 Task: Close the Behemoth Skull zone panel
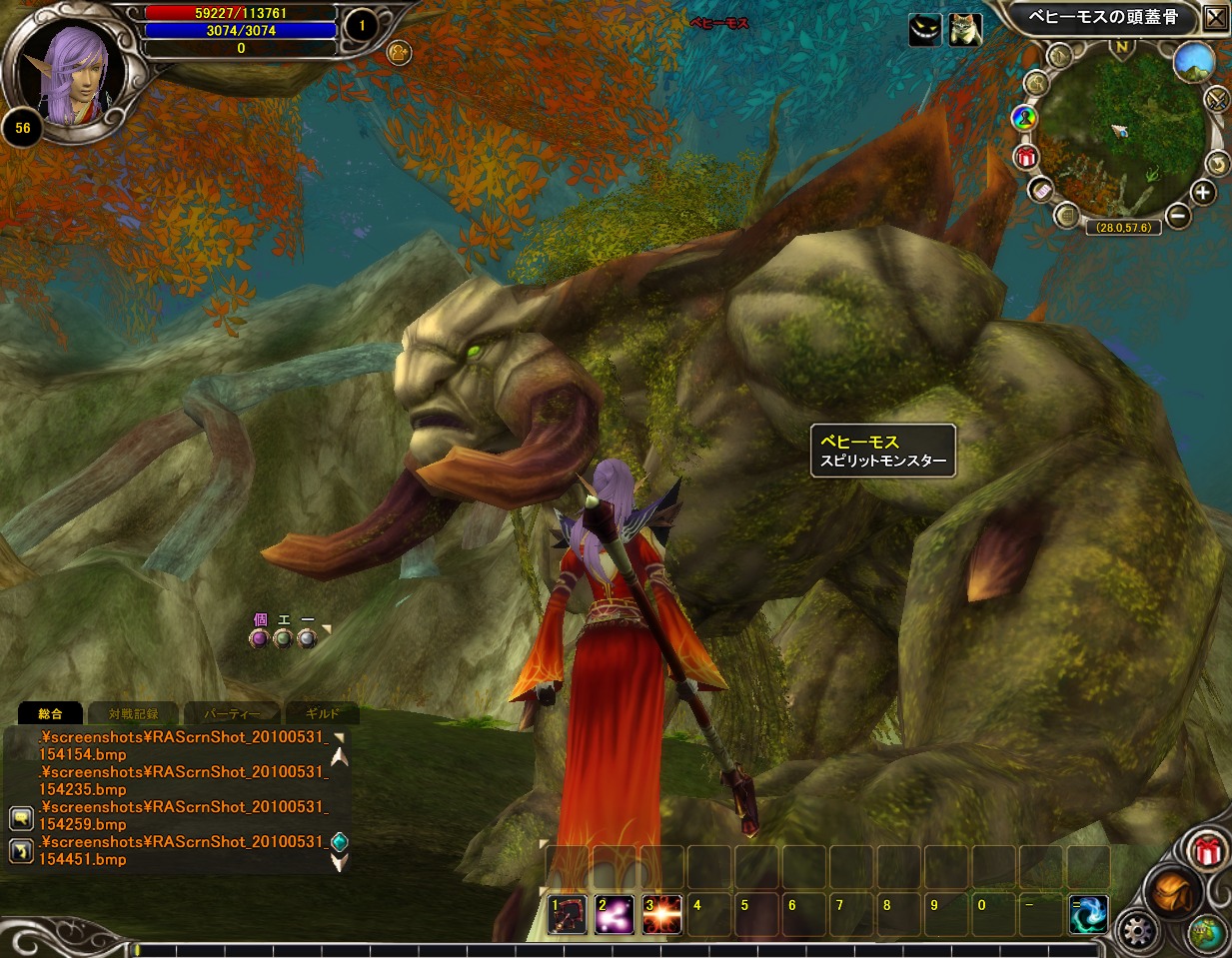point(1215,18)
